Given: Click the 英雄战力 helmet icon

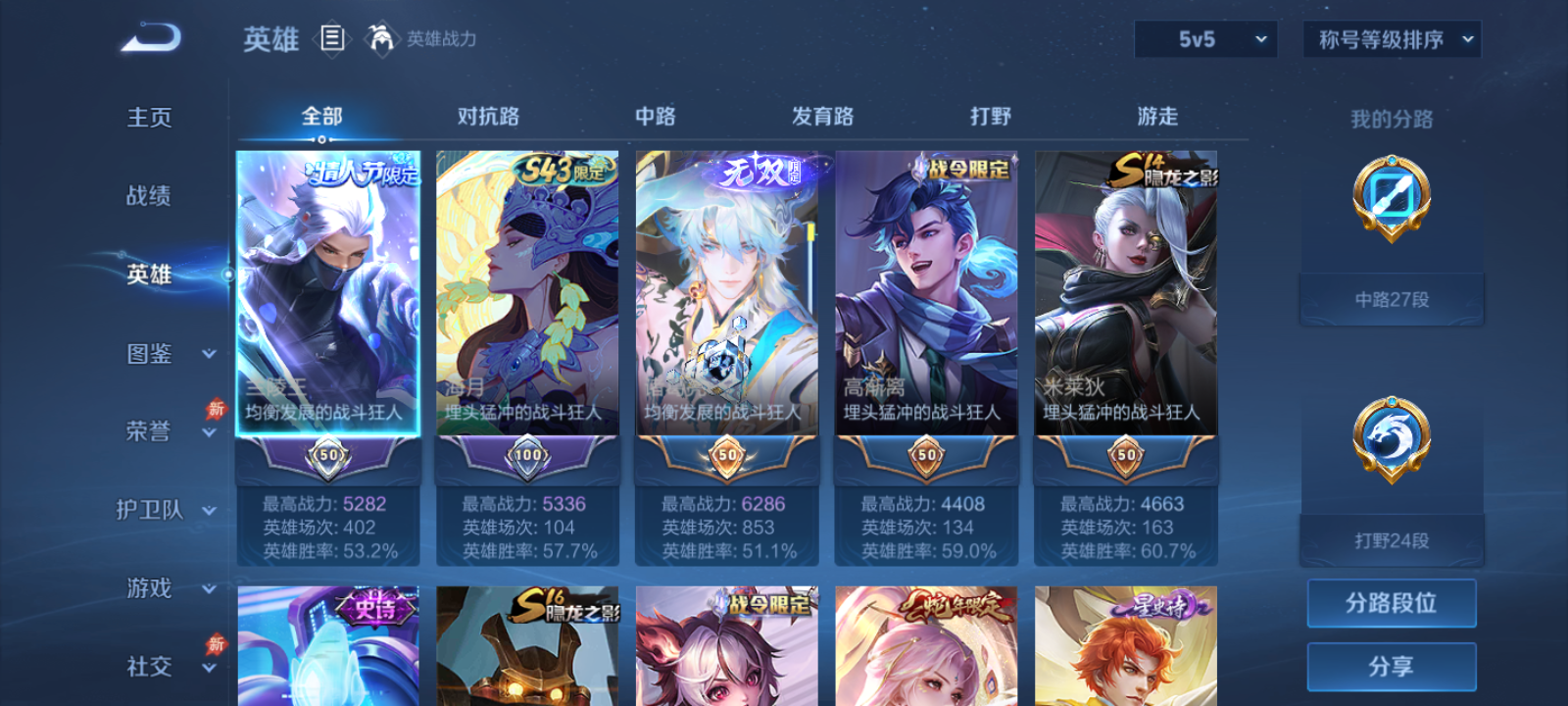Looking at the screenshot, I should pyautogui.click(x=382, y=39).
